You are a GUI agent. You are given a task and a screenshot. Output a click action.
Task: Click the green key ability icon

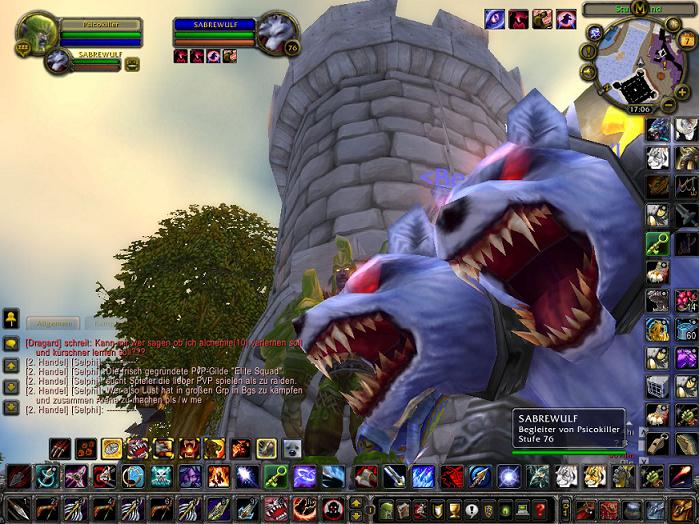pyautogui.click(x=276, y=477)
